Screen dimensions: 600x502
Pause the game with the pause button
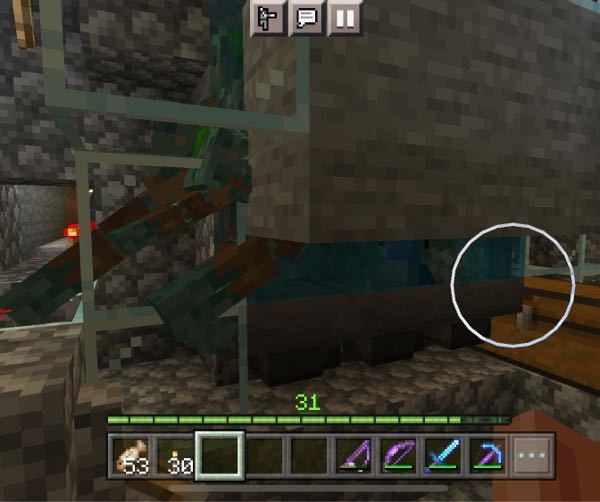pos(343,18)
